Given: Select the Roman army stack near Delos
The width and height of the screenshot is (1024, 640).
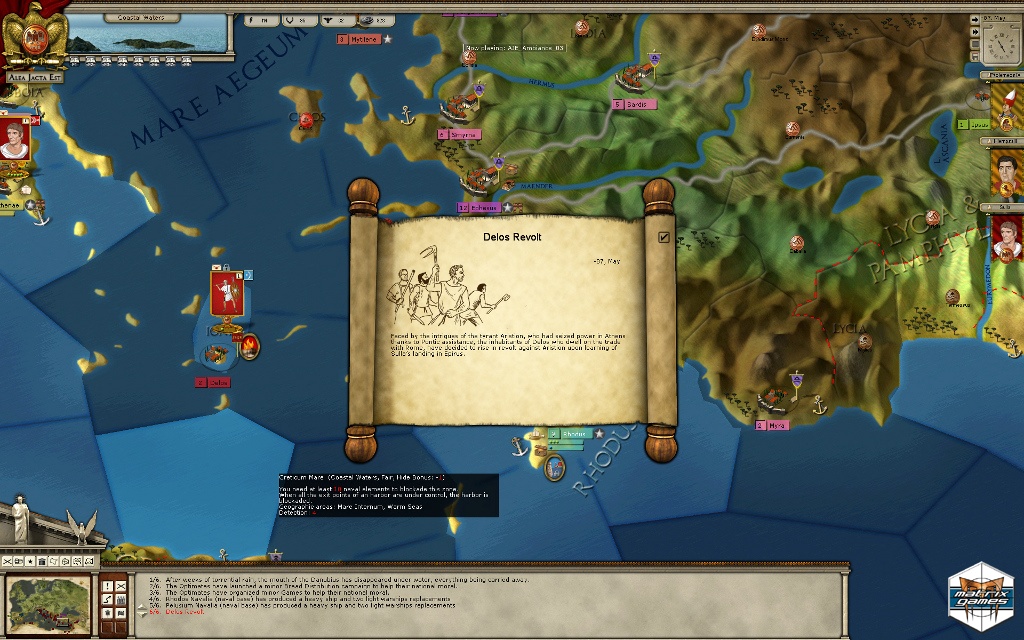Looking at the screenshot, I should [x=228, y=294].
